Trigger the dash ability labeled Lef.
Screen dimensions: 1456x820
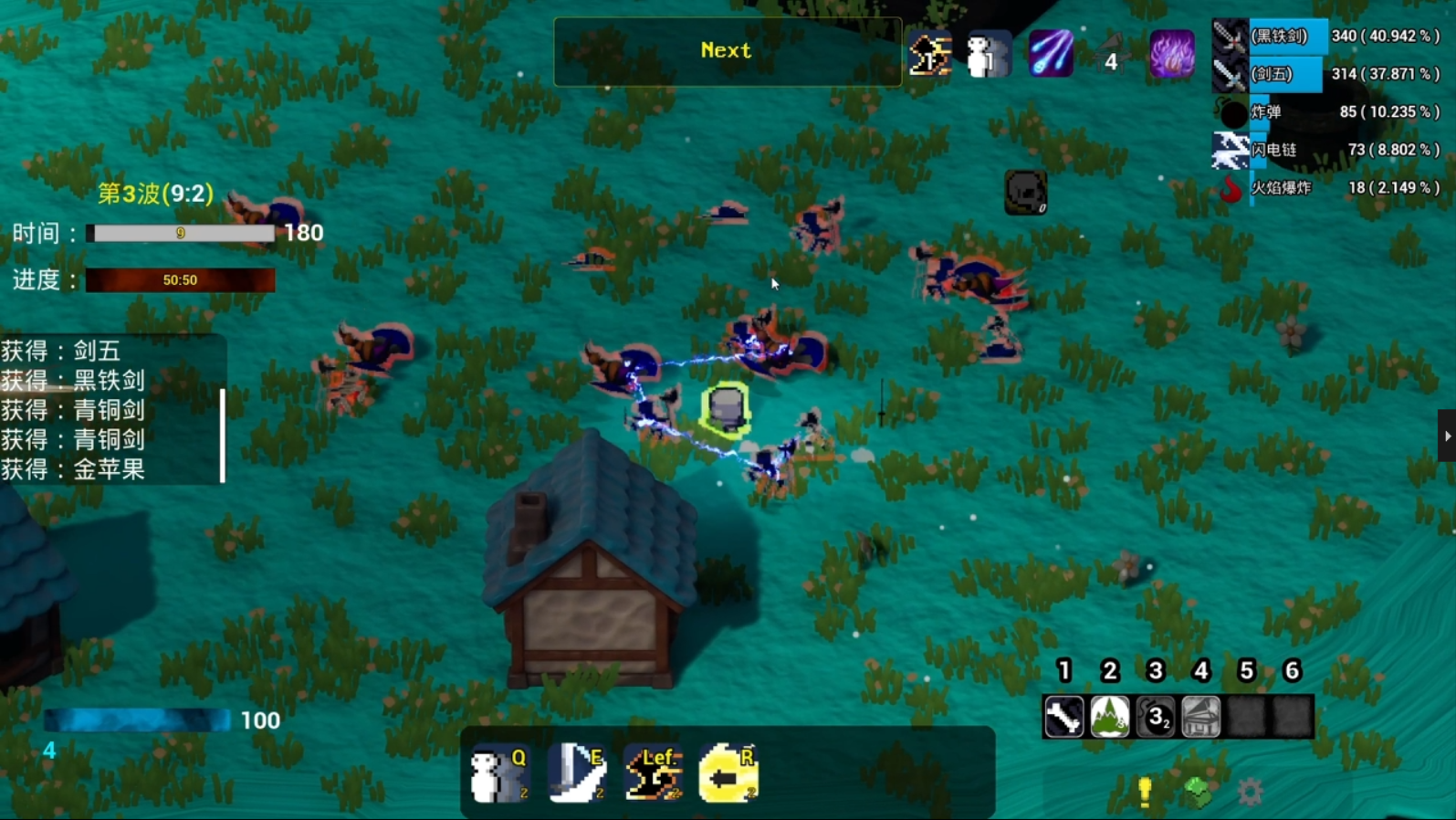[654, 773]
